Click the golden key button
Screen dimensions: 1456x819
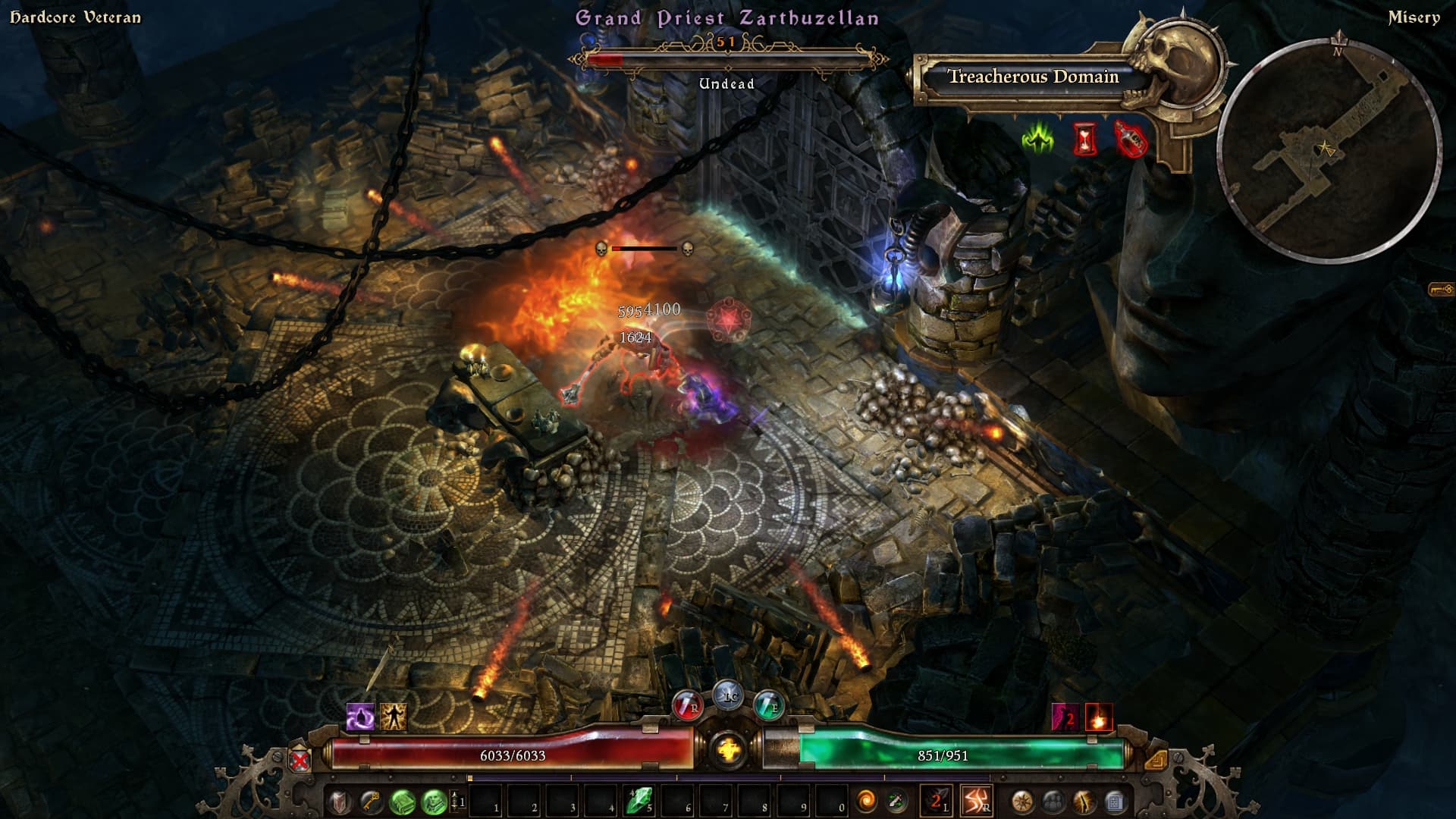click(x=370, y=801)
